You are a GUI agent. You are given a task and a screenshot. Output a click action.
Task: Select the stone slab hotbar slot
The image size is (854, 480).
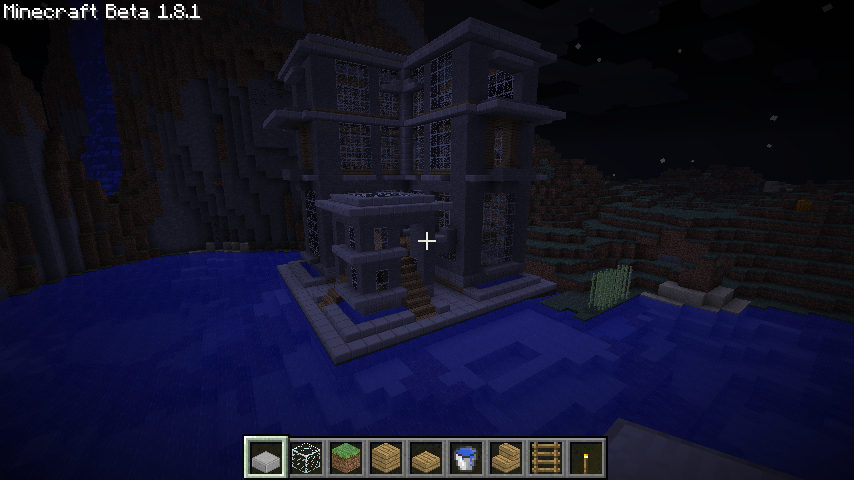tap(266, 458)
